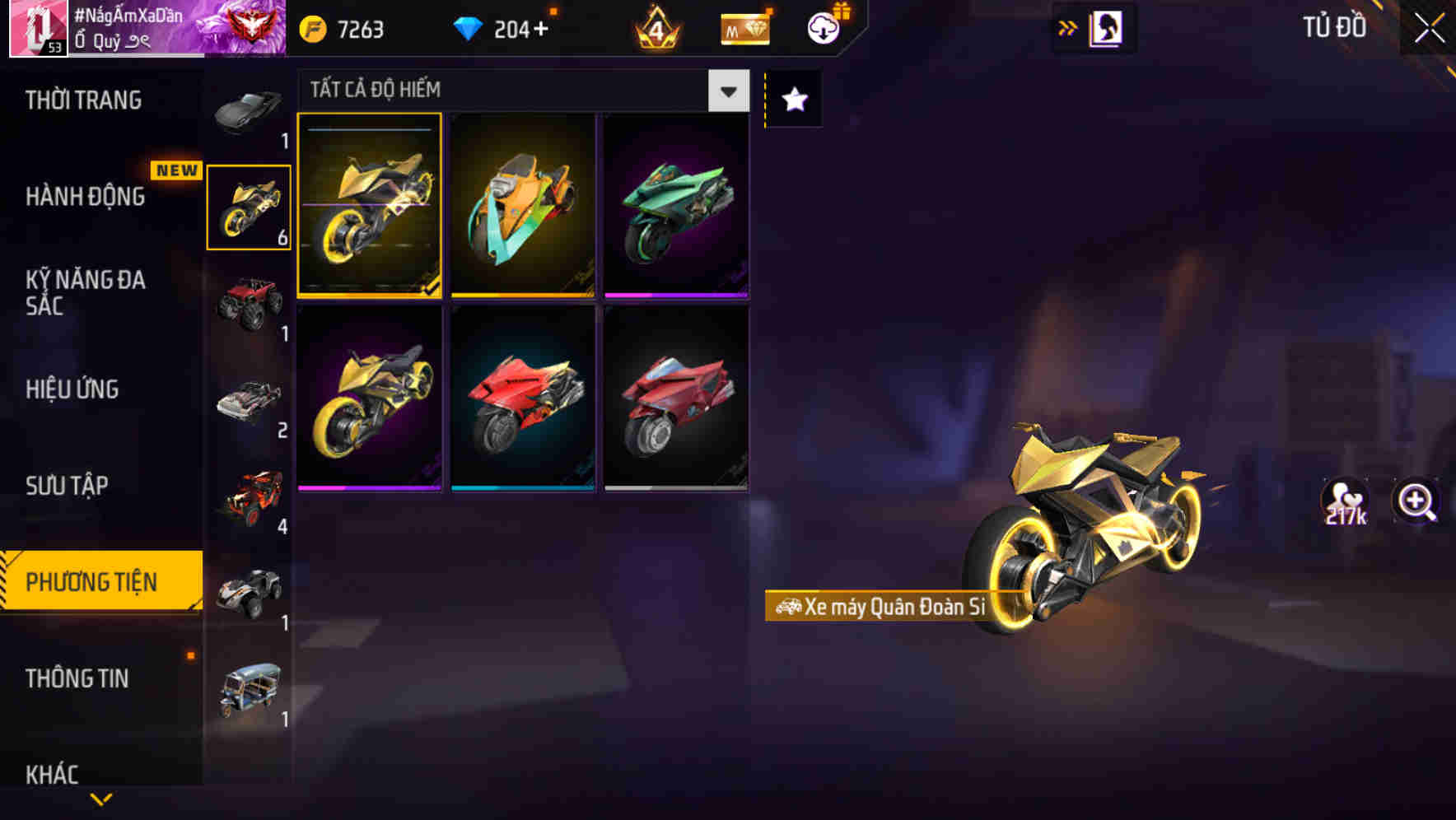Collapse the top bar with the double arrows
1456x820 pixels.
point(1069,27)
